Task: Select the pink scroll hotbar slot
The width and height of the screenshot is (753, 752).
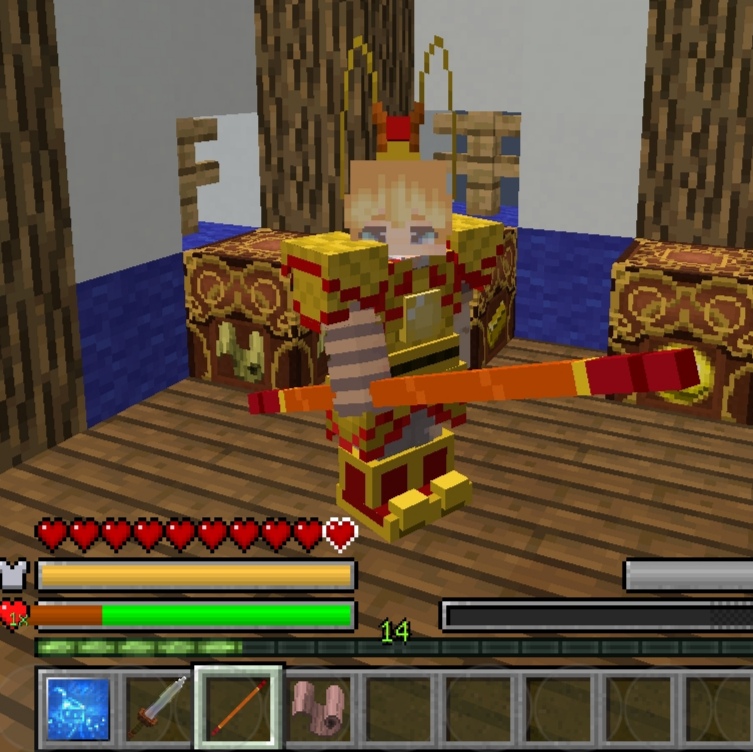Action: coord(320,708)
